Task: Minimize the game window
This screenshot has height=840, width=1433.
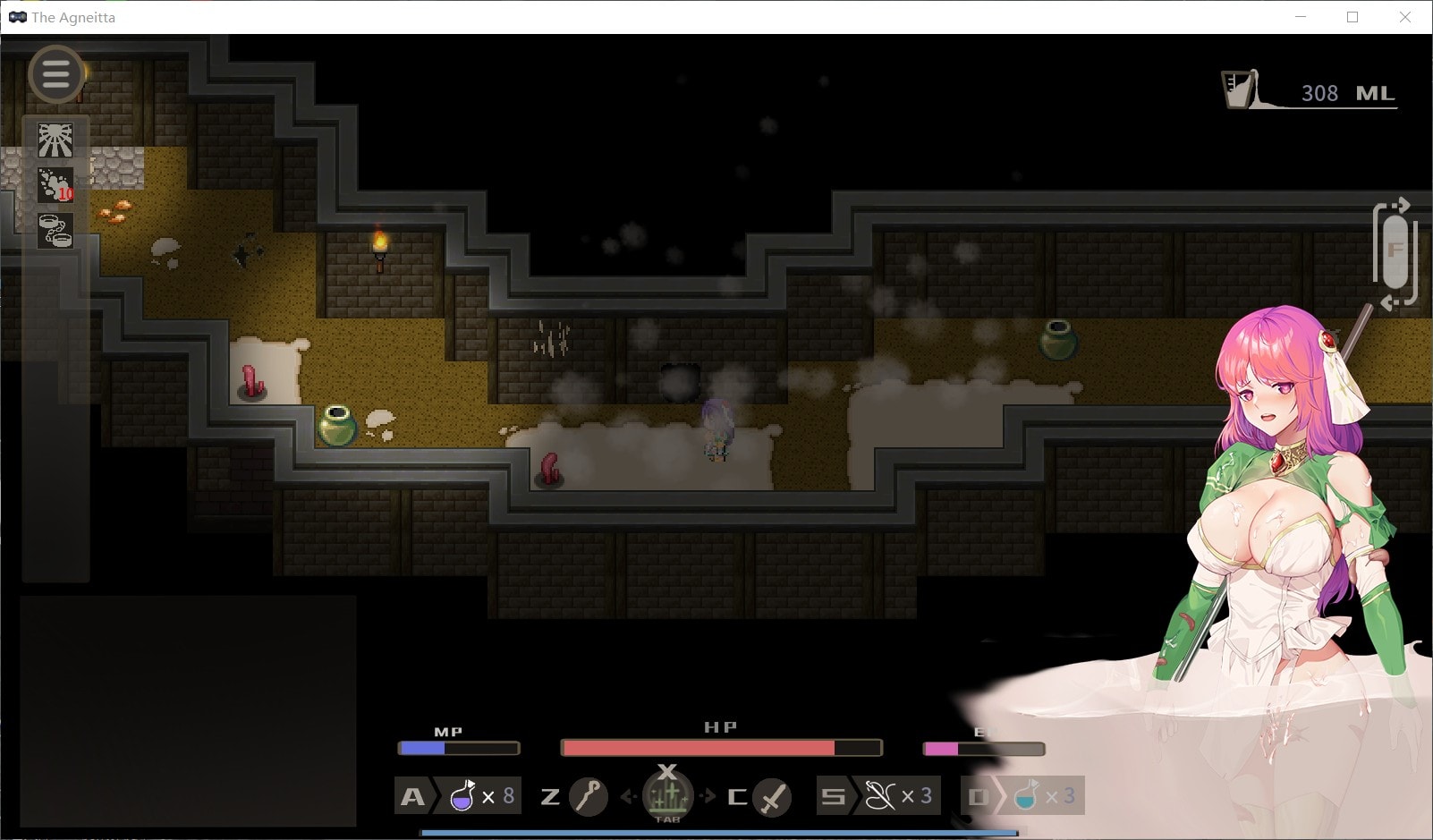Action: tap(1301, 17)
